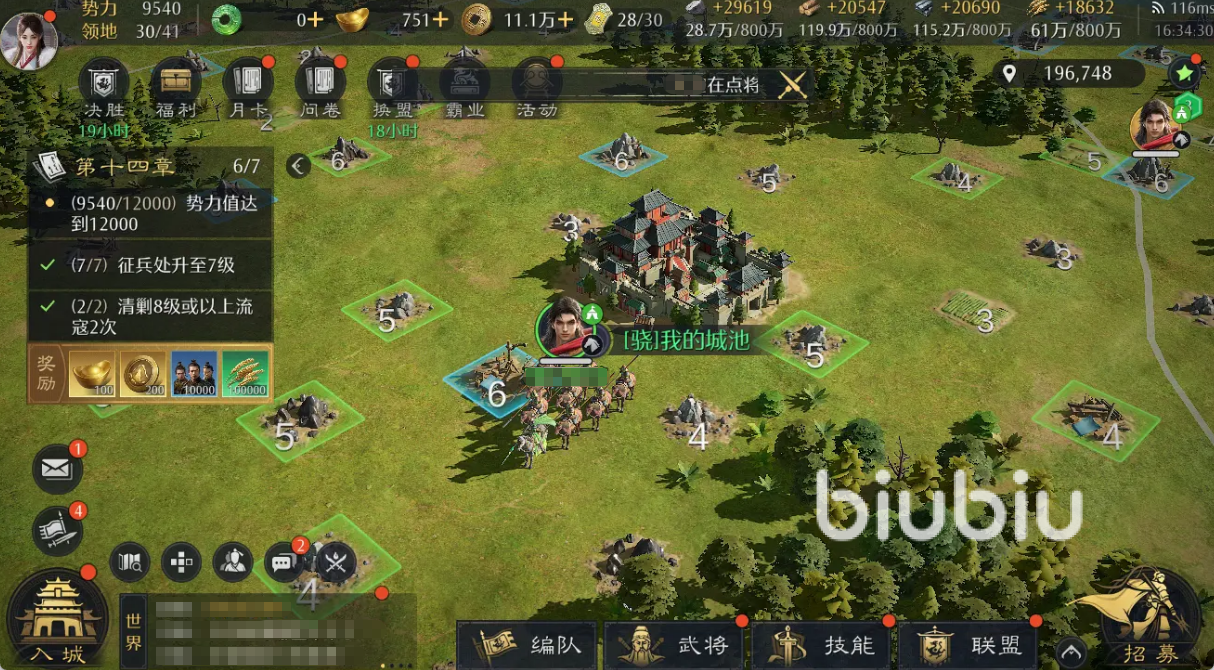Open the mail envelope inbox

tap(57, 468)
